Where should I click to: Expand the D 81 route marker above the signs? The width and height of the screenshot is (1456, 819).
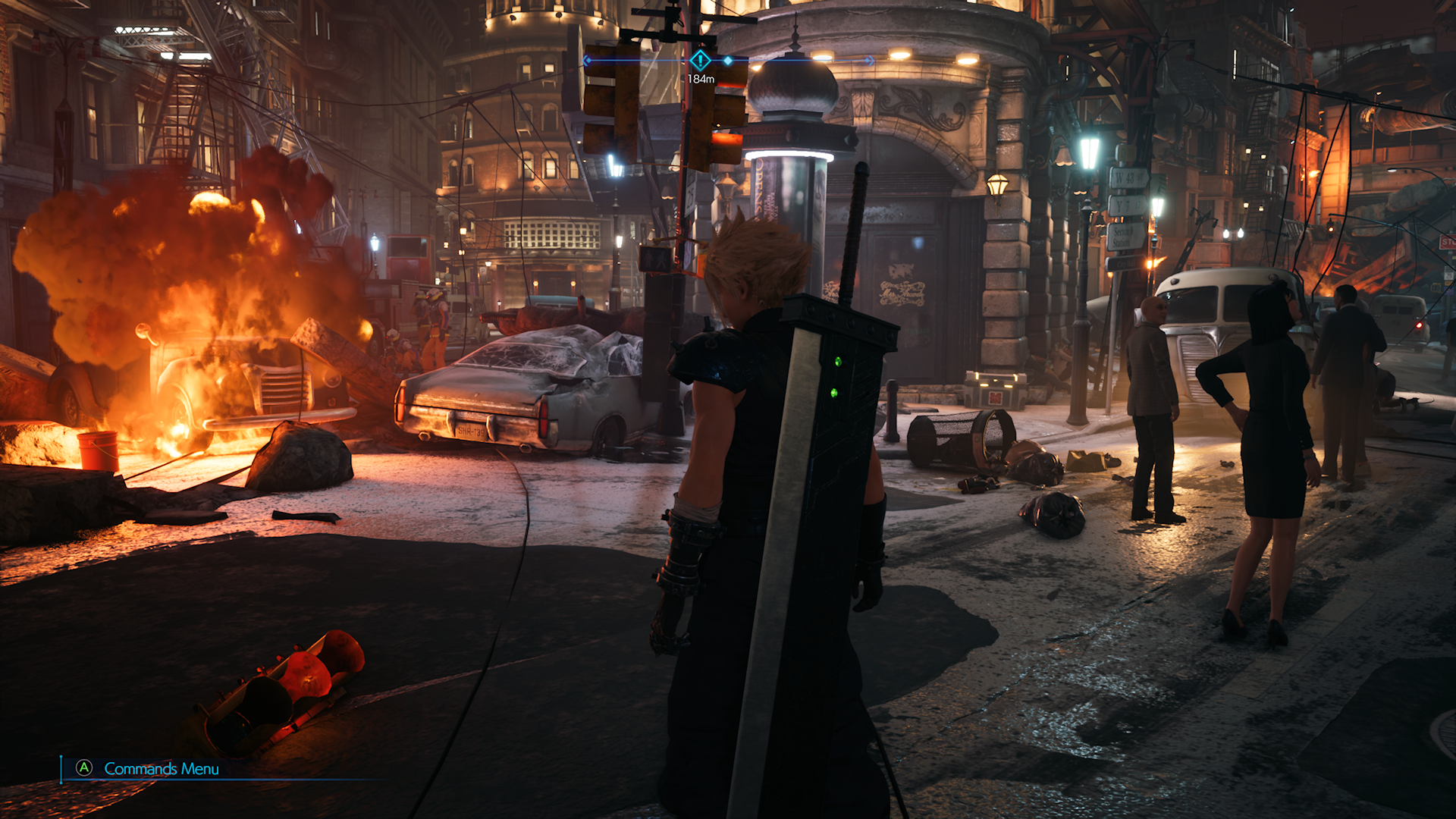point(1128,152)
